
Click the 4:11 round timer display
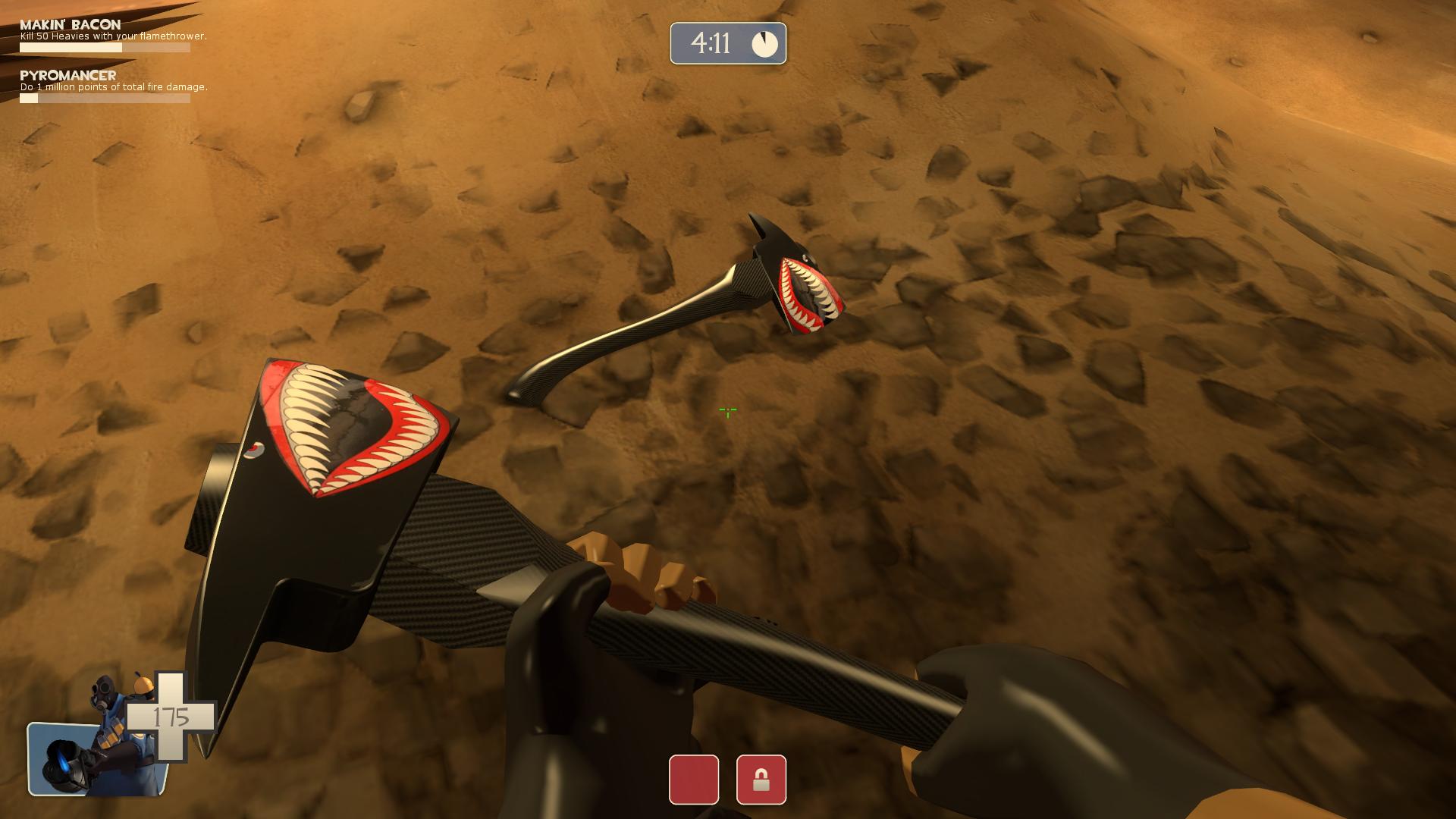click(x=713, y=42)
